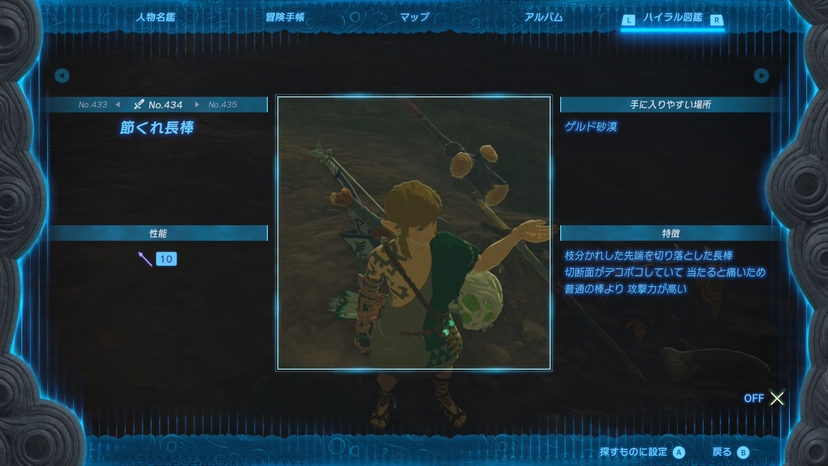Go to previous entry No.433
Viewport: 828px width, 466px height.
point(93,105)
